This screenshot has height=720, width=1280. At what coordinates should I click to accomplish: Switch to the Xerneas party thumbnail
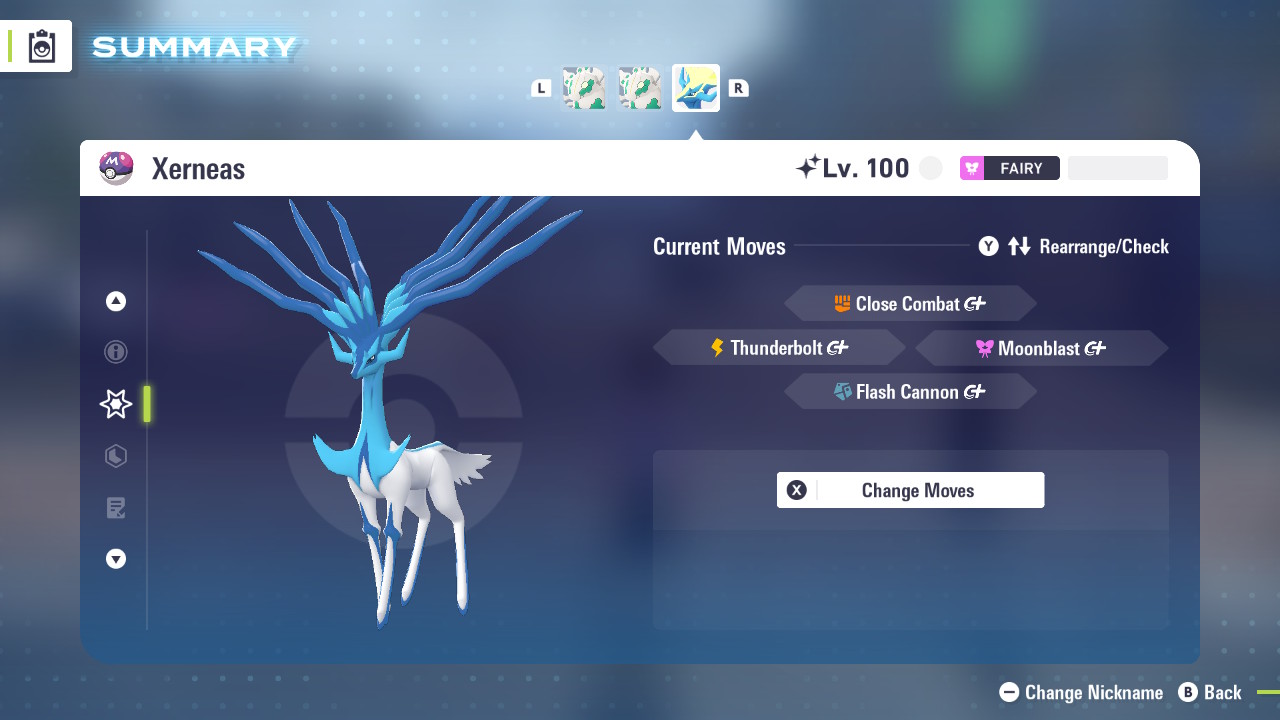(696, 88)
